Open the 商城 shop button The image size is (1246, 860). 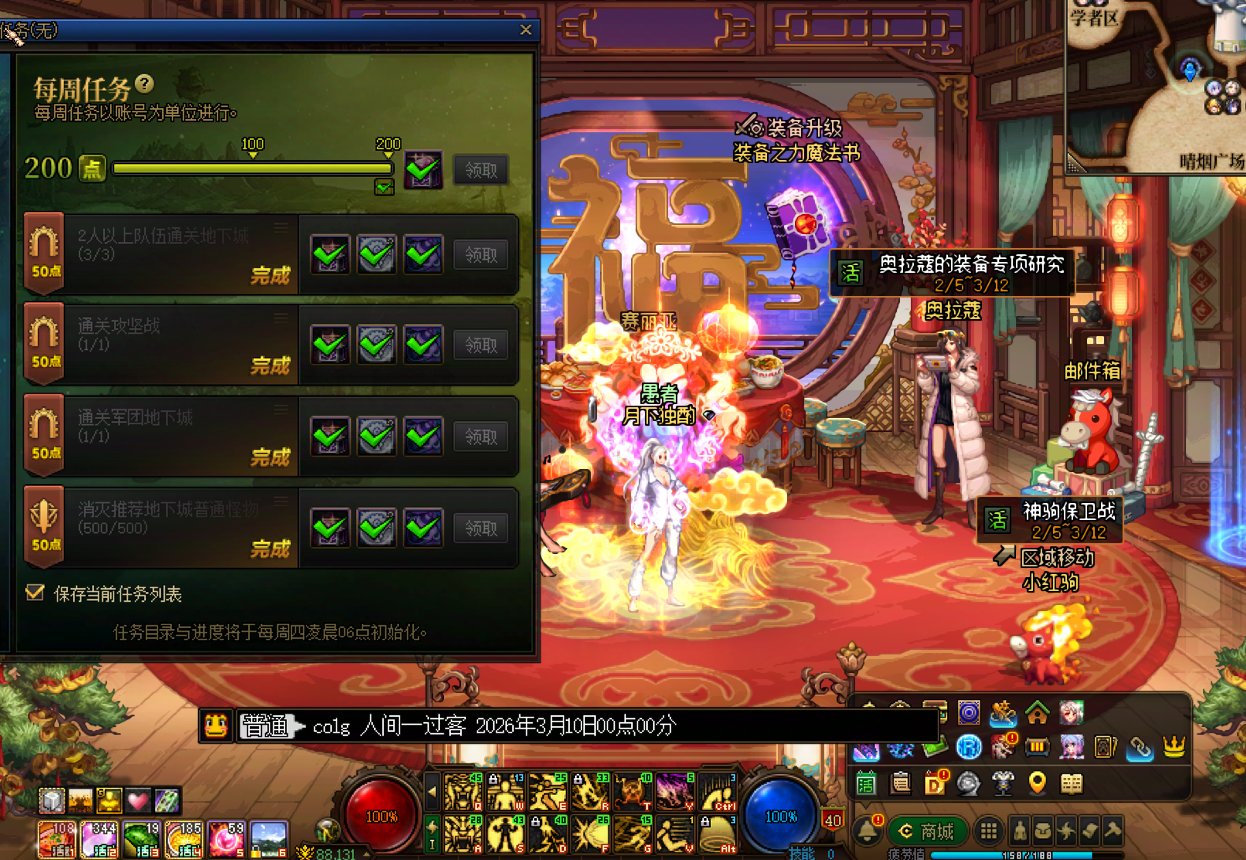tap(927, 830)
